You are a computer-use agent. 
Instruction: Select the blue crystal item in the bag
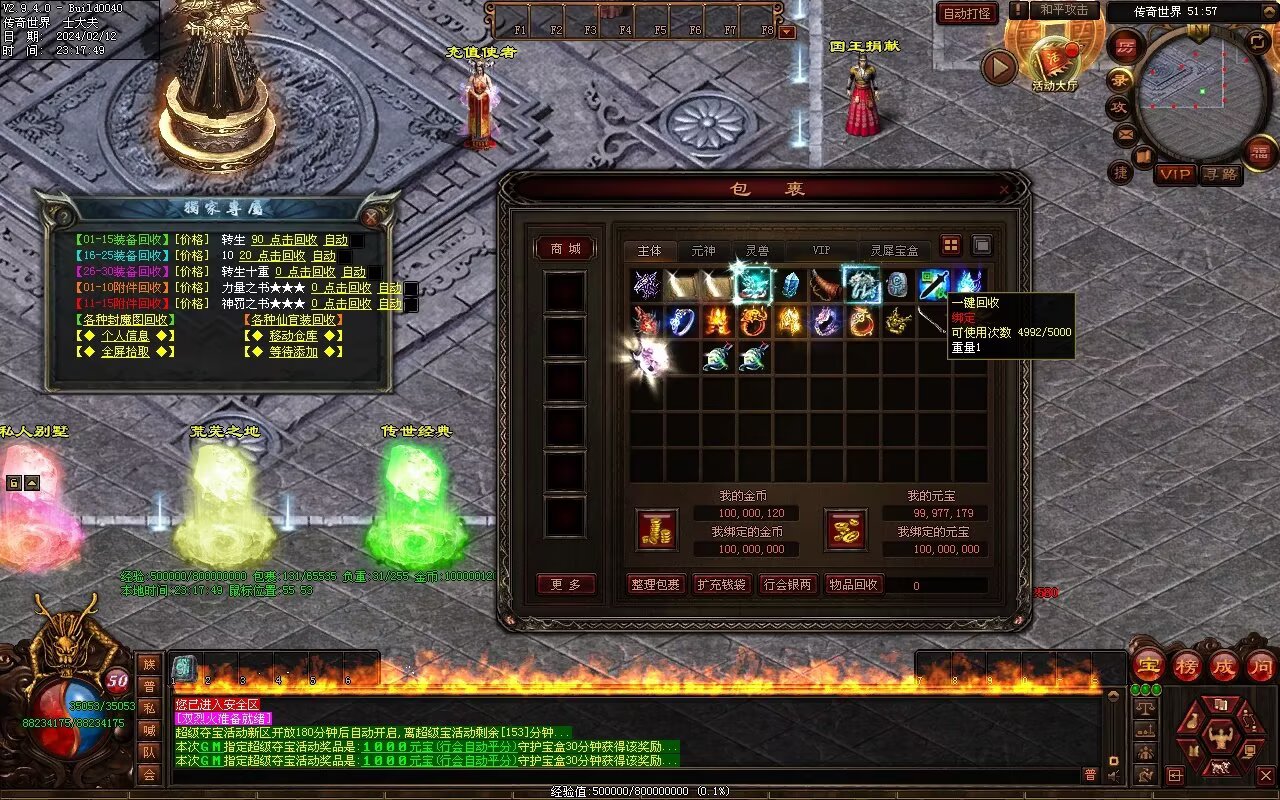pos(790,285)
